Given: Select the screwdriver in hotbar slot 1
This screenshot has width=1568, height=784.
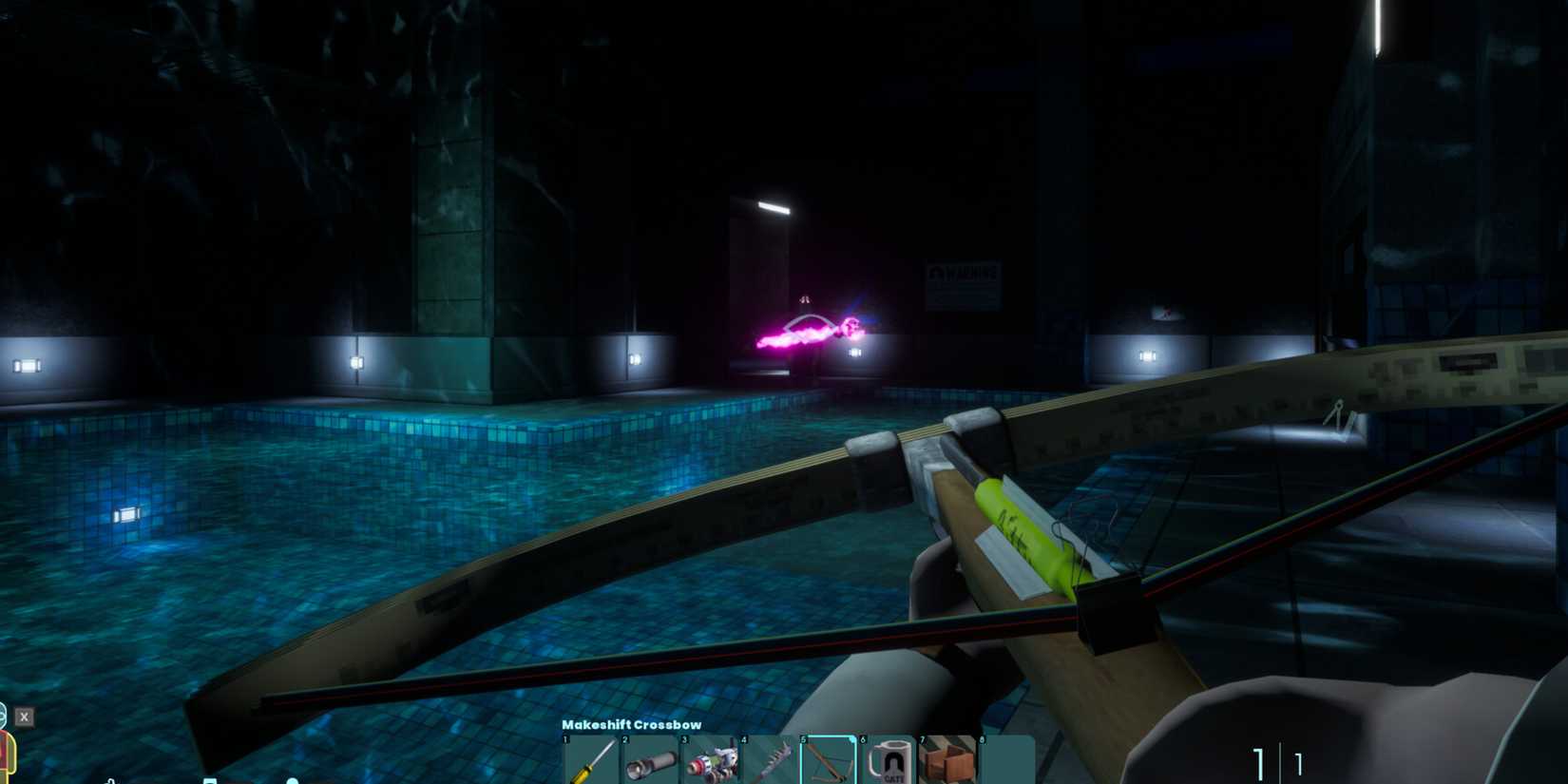Looking at the screenshot, I should [591, 760].
